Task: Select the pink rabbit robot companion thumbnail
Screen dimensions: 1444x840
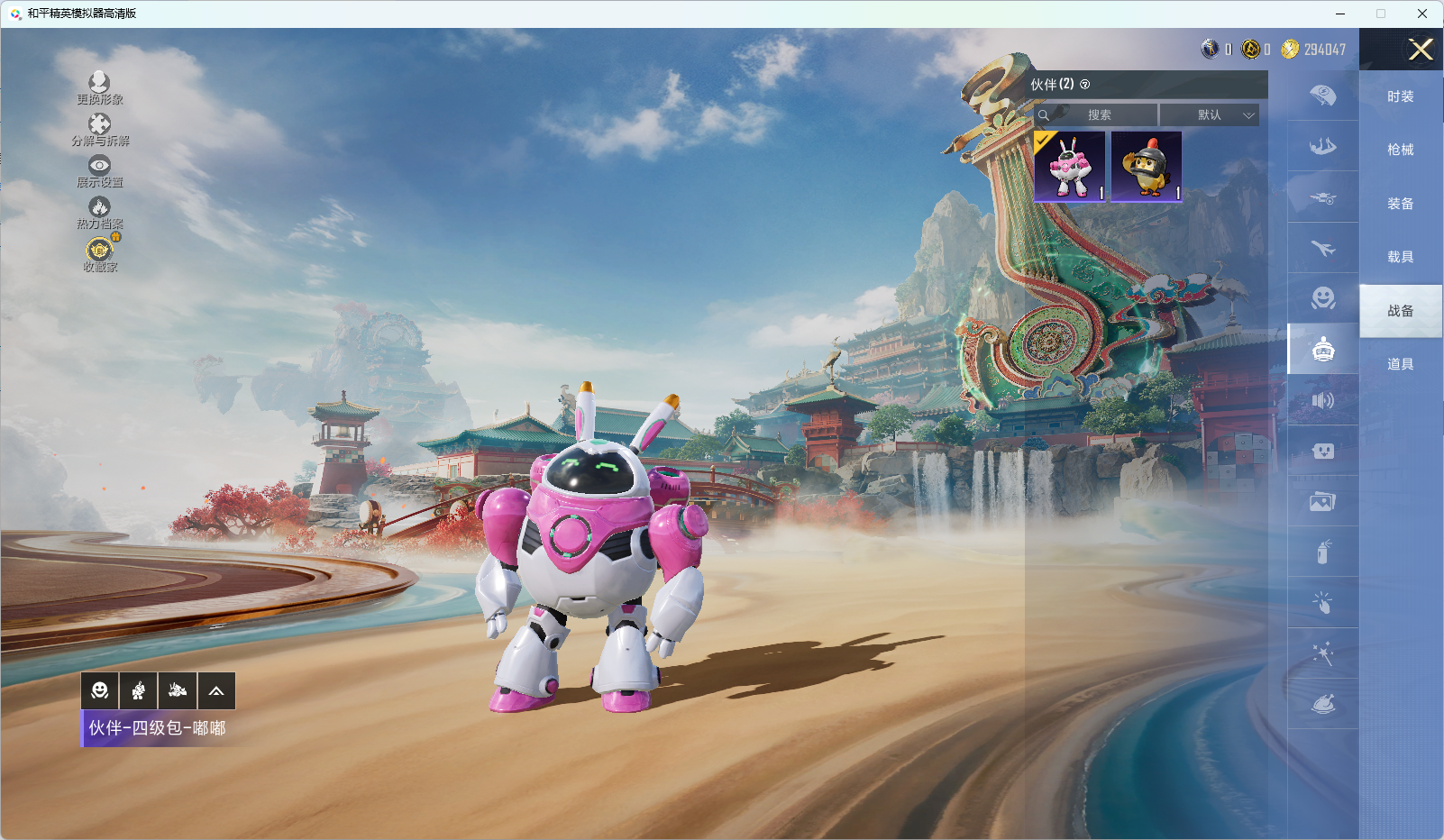Action: [1070, 167]
